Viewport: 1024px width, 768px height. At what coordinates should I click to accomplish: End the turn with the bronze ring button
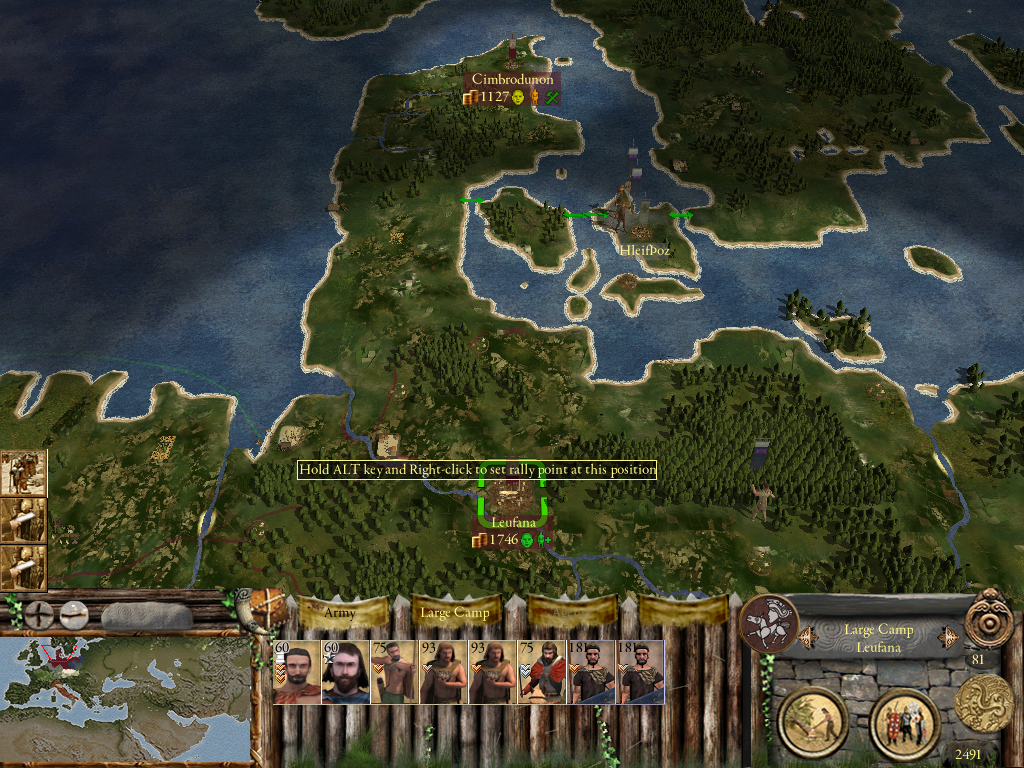tap(989, 619)
